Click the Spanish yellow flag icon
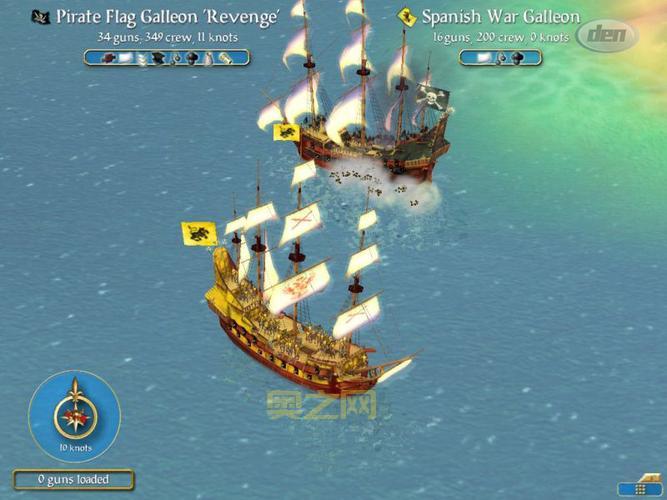The height and width of the screenshot is (500, 667). [405, 17]
